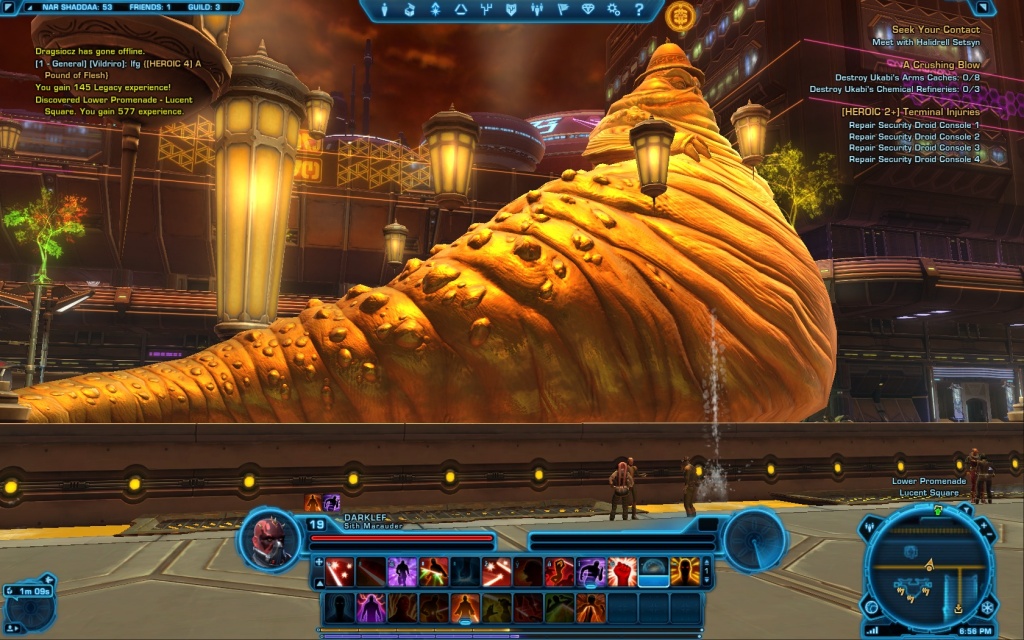Open the inventory box icon in top menu
Screen dimensions: 1024x640
(x=409, y=10)
